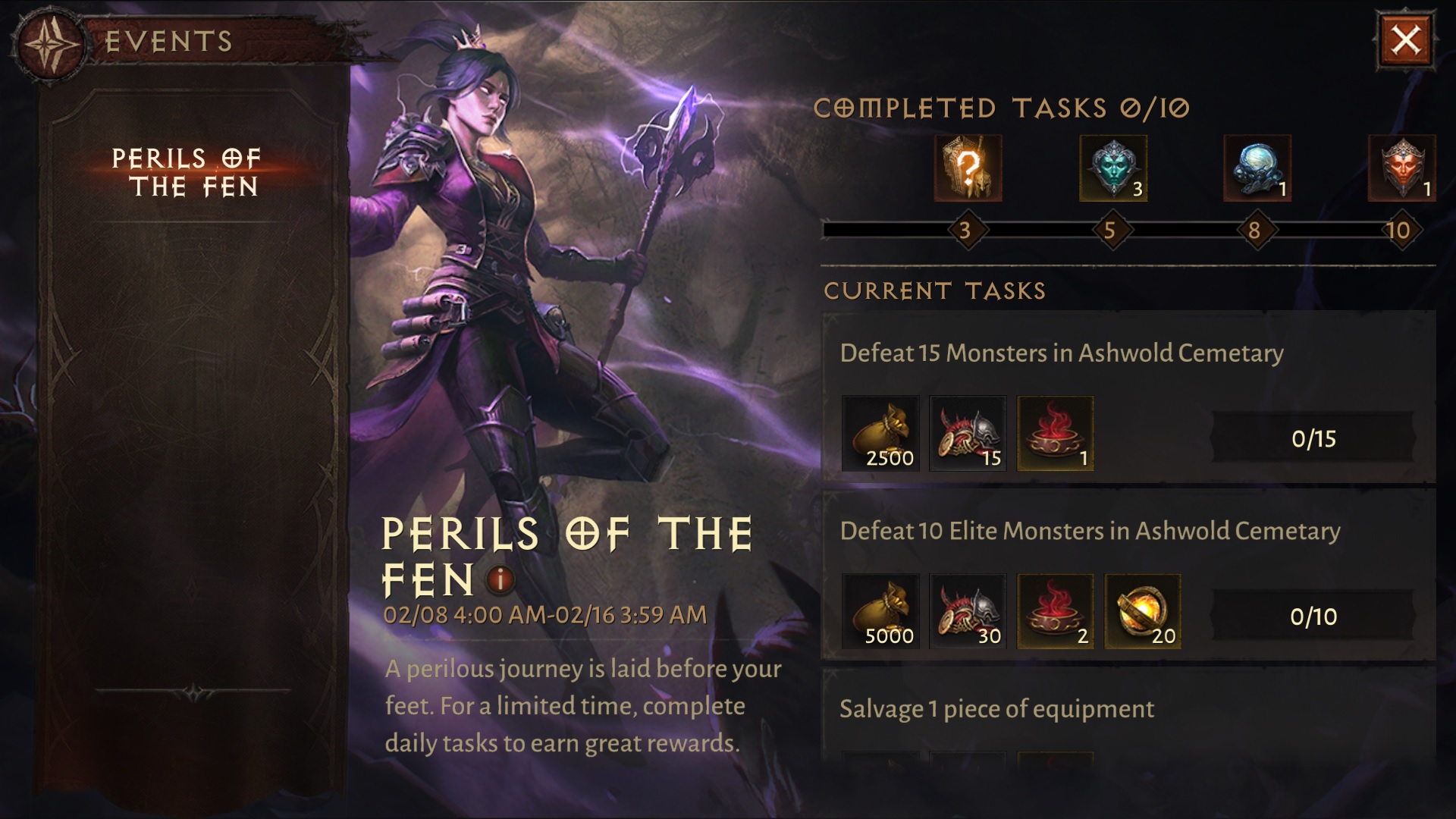The height and width of the screenshot is (819, 1456).
Task: Select the fiery orb reward showing 20
Action: point(1142,611)
